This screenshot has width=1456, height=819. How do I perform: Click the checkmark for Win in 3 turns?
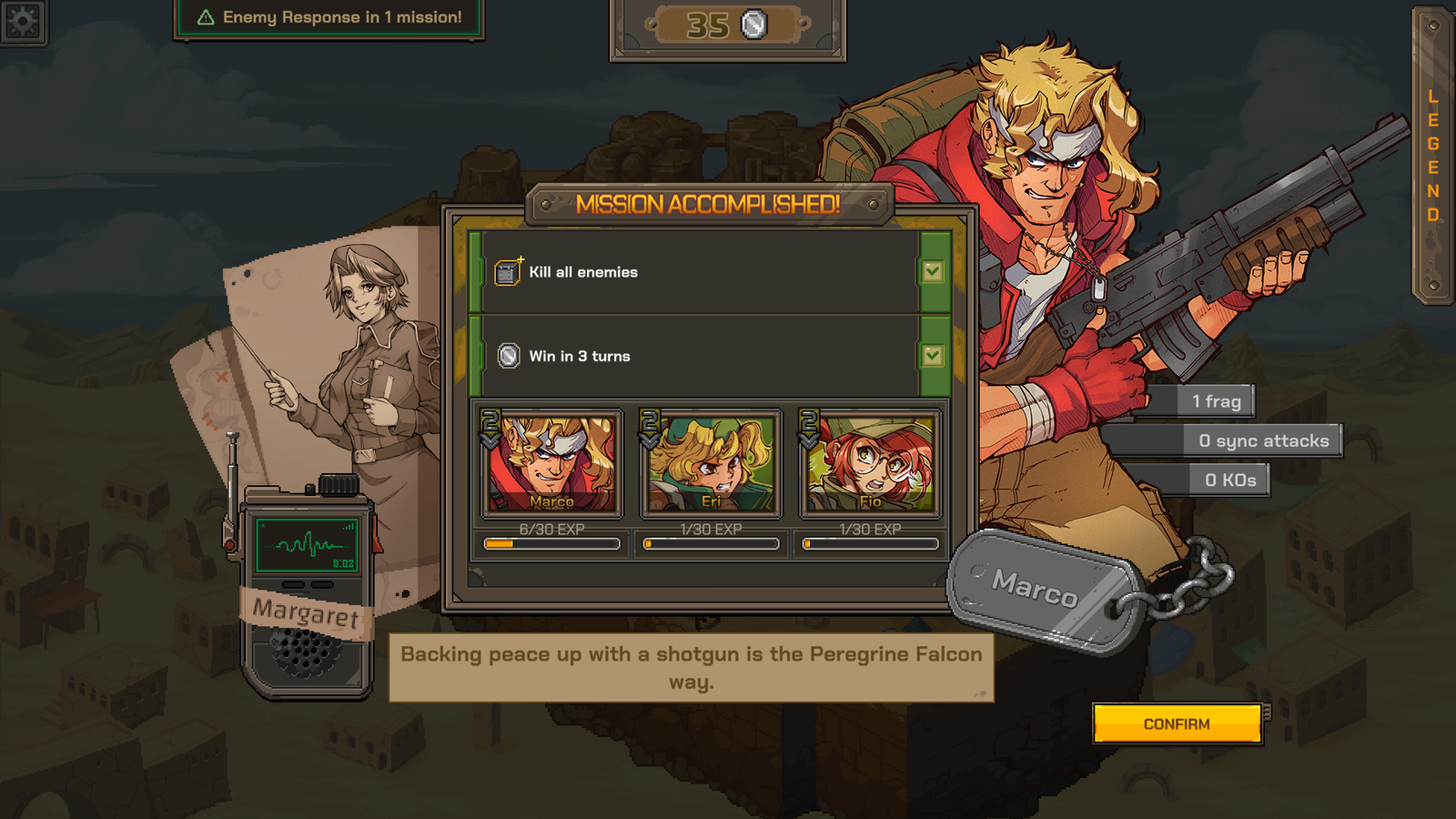(x=932, y=356)
